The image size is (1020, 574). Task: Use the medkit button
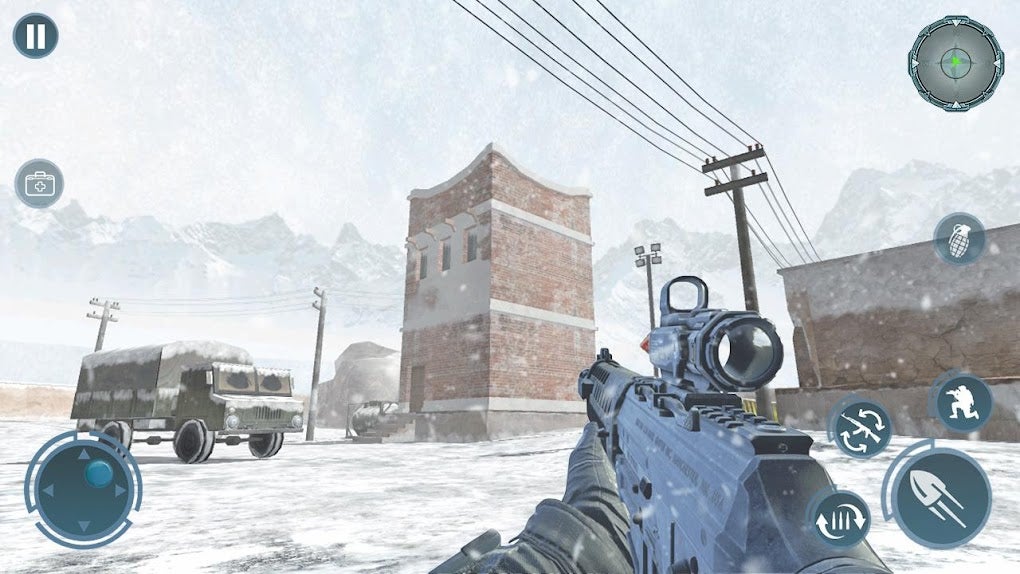(x=40, y=184)
